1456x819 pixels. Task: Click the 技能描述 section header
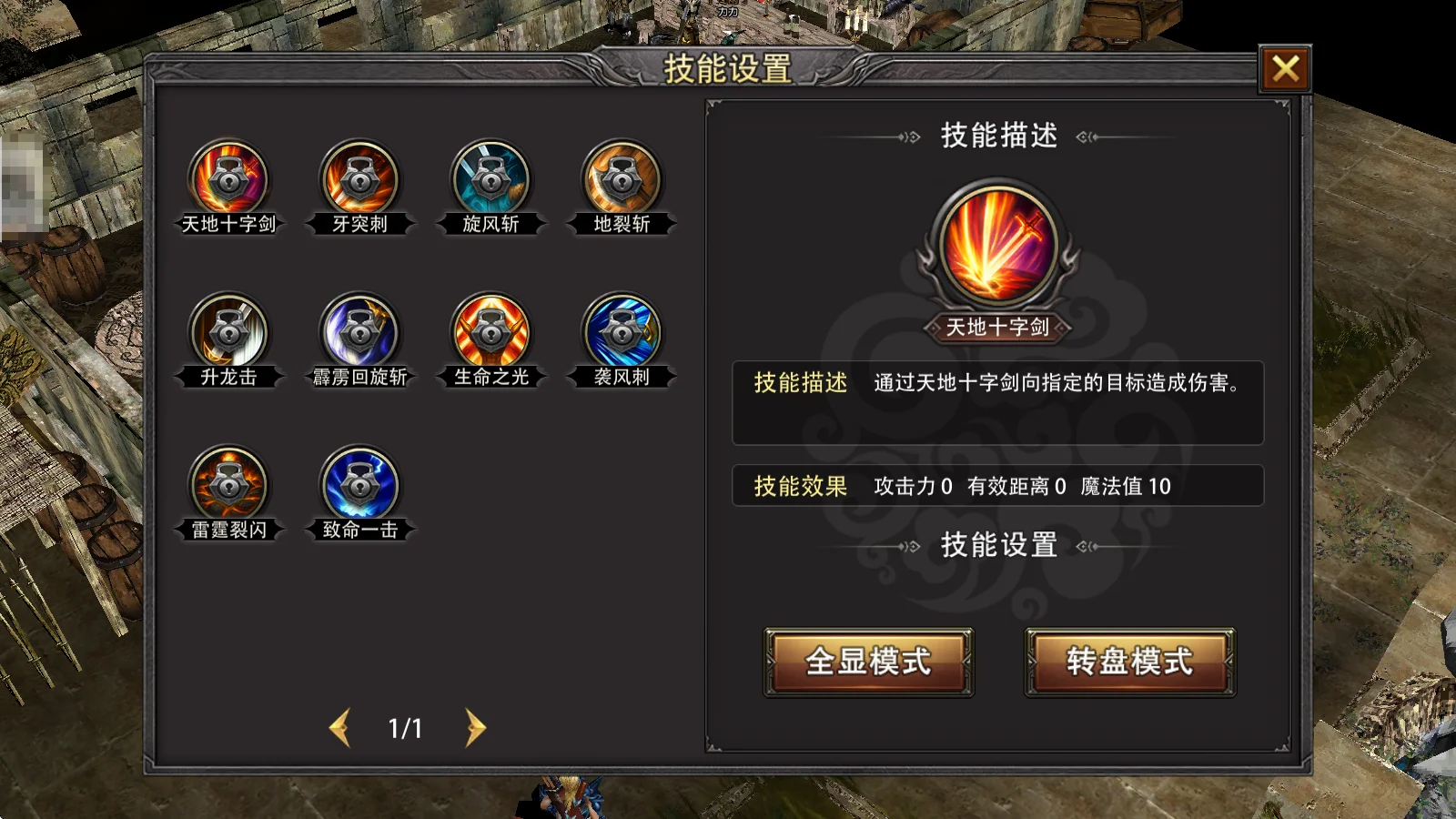997,135
